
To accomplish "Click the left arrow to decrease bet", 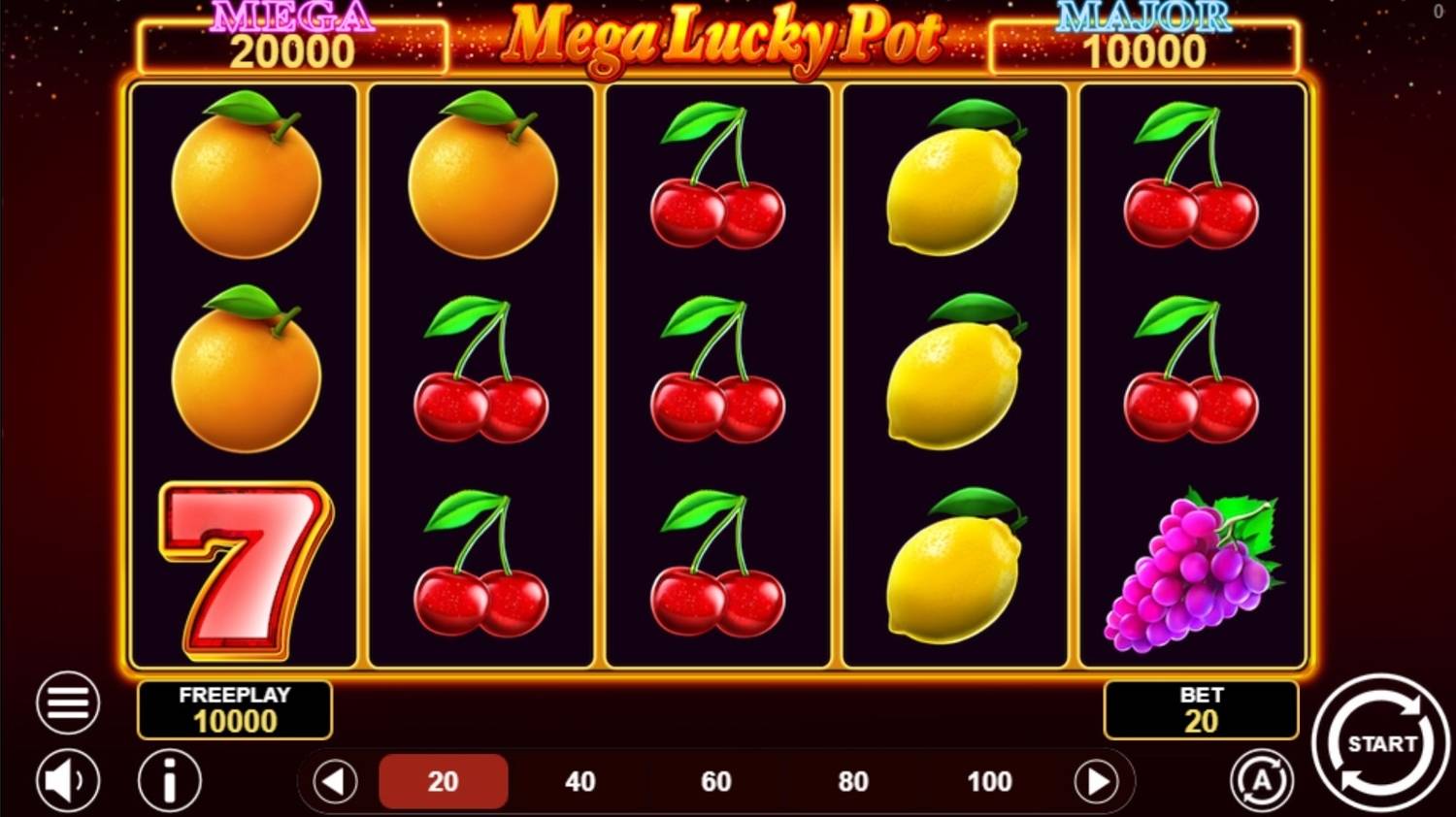I will pos(333,780).
